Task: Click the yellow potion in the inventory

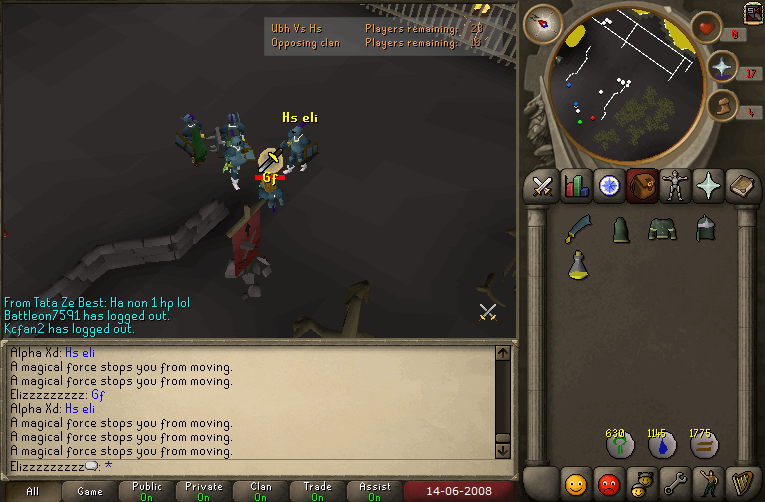Action: point(577,265)
